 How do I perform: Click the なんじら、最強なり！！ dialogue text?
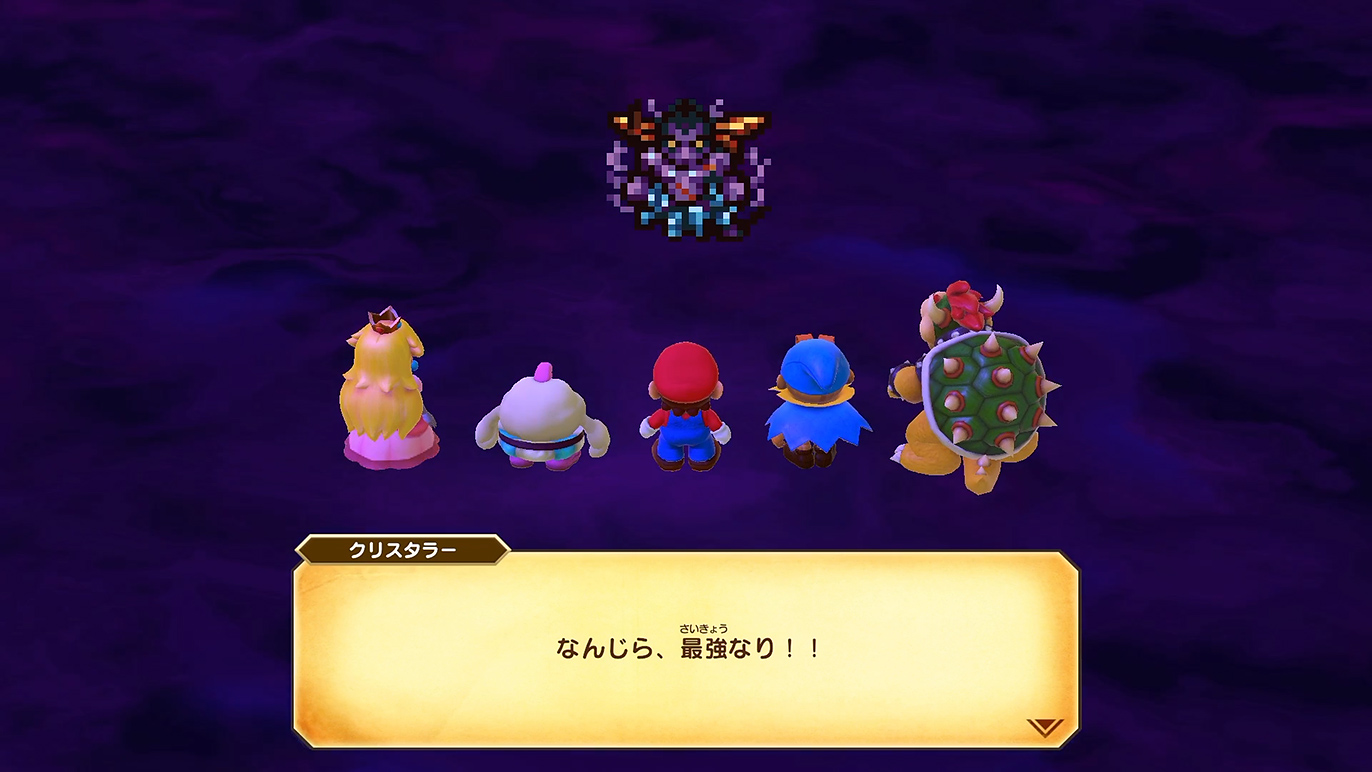686,648
